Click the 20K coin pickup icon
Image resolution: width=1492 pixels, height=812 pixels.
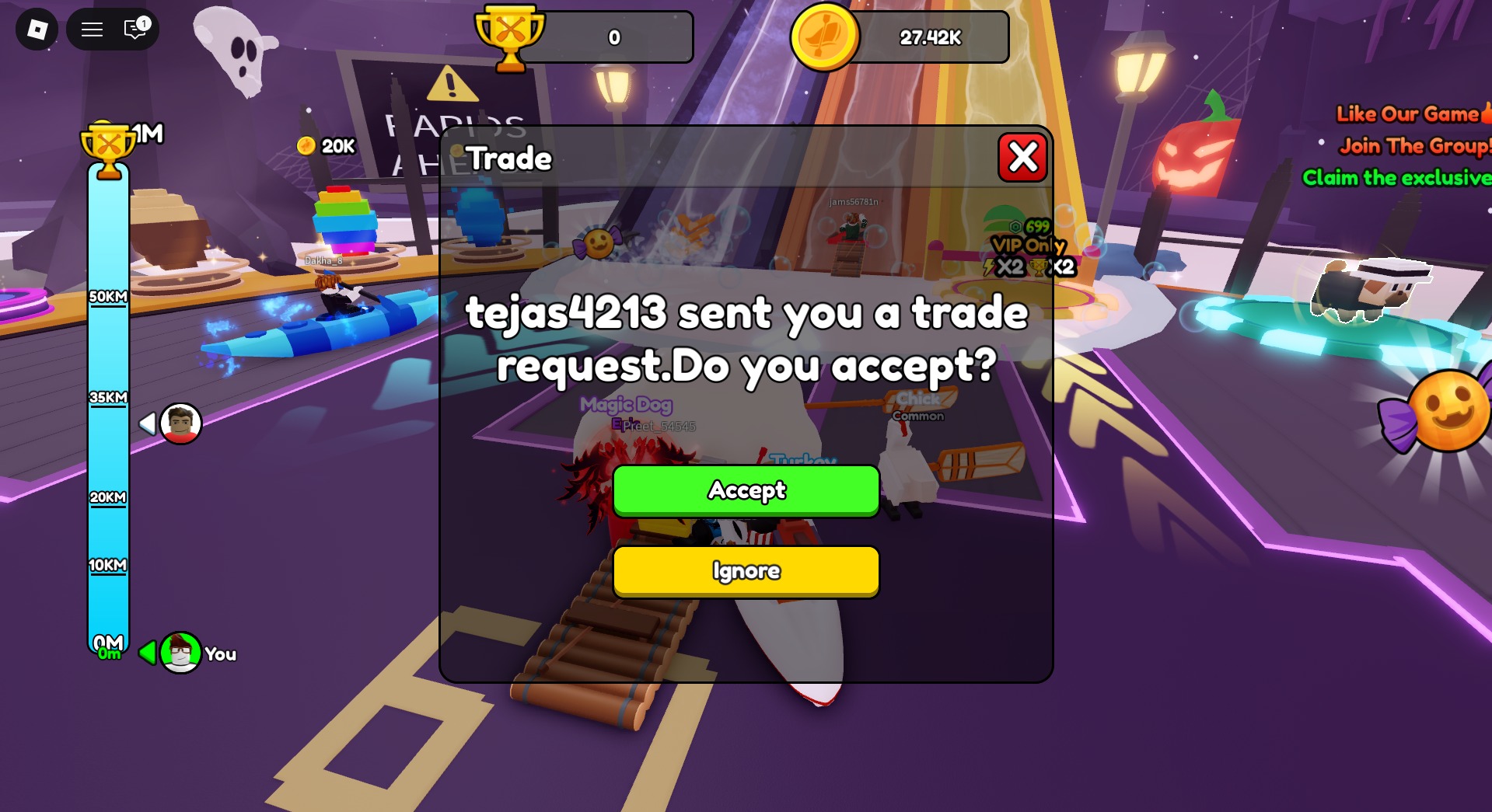tap(306, 145)
